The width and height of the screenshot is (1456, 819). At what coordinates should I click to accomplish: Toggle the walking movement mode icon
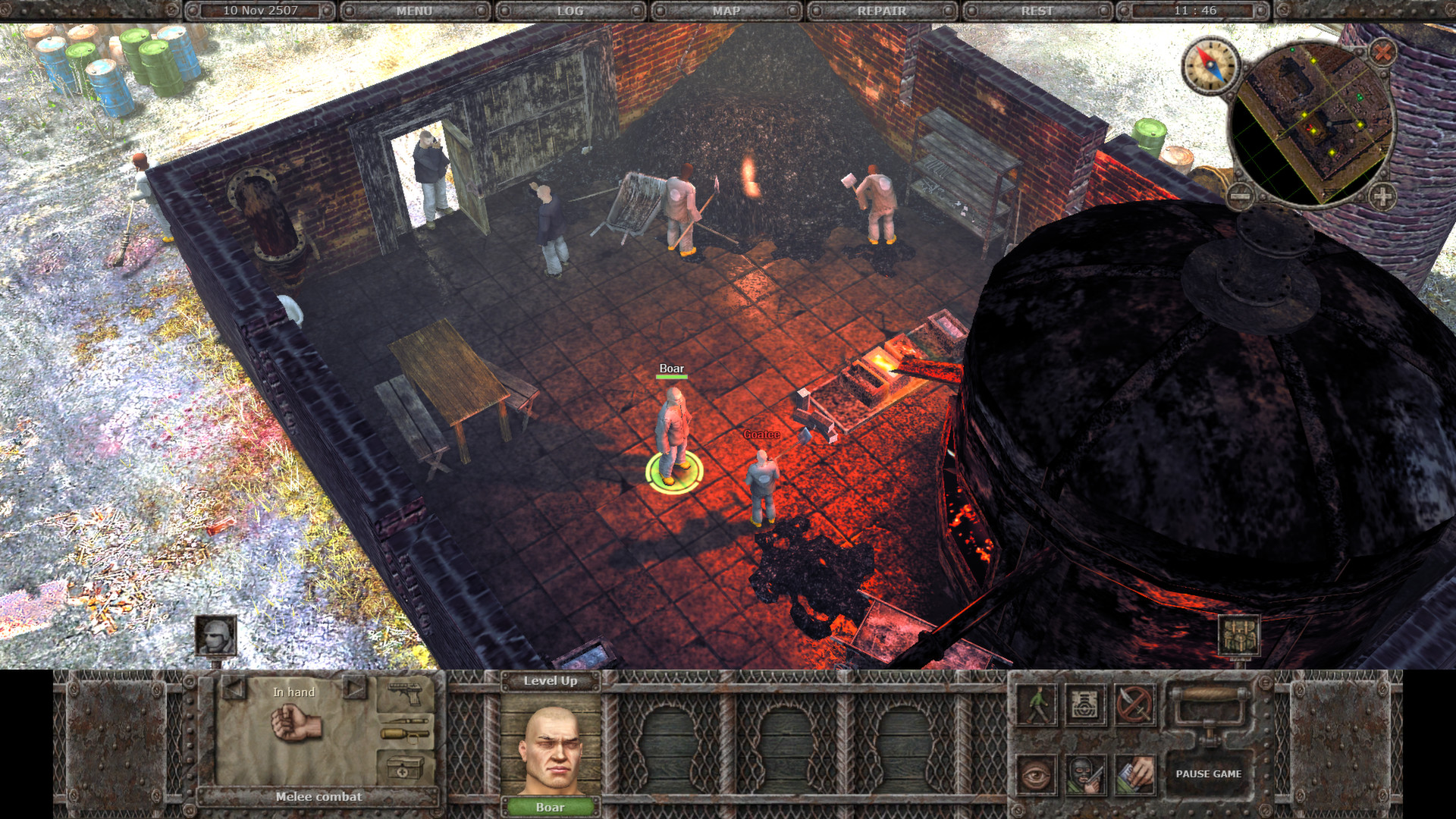[x=1037, y=704]
